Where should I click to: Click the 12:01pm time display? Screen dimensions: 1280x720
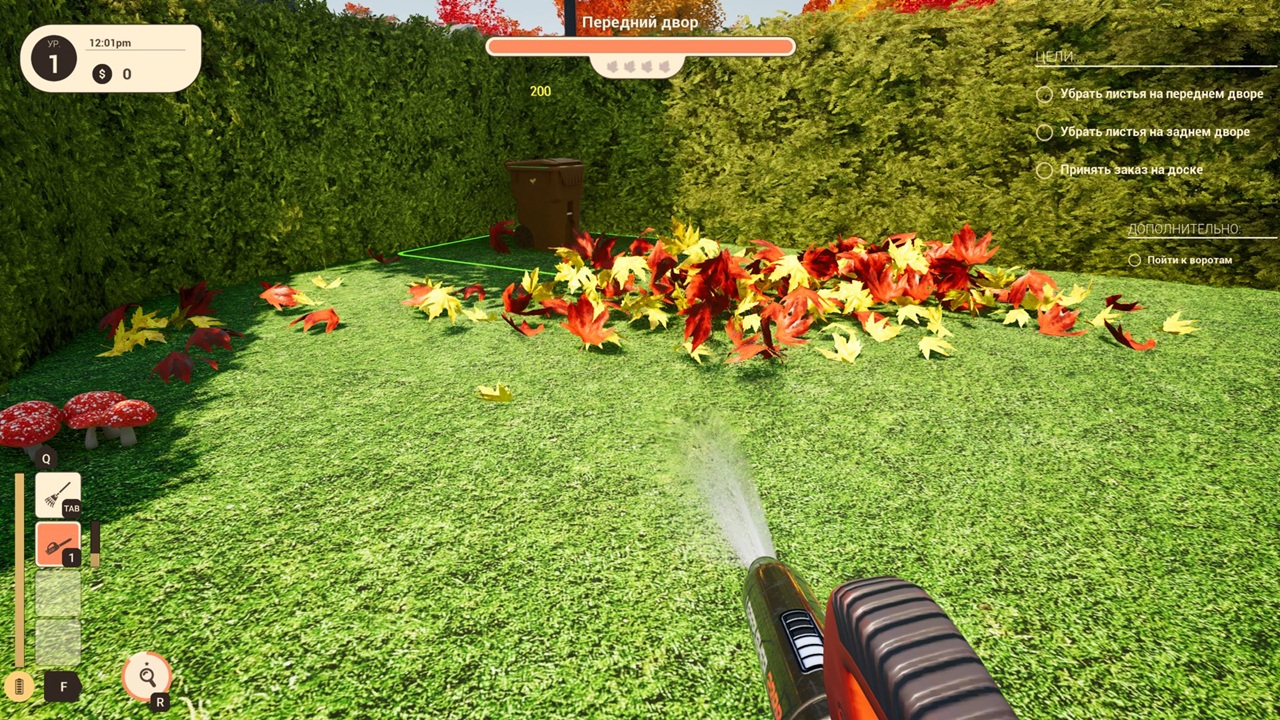[x=112, y=43]
